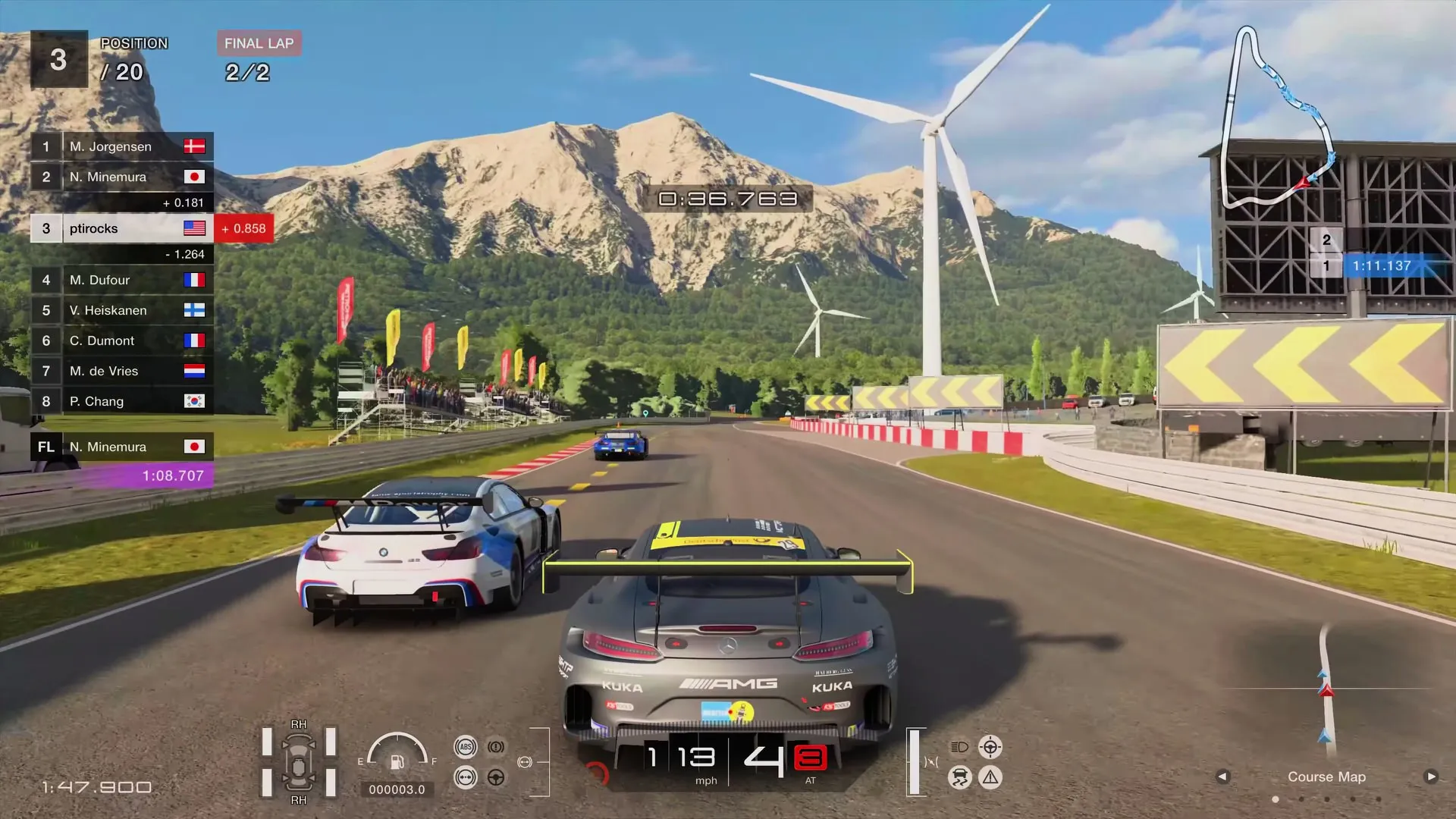Click the fuel gauge indicator
1456x819 pixels.
[x=397, y=755]
